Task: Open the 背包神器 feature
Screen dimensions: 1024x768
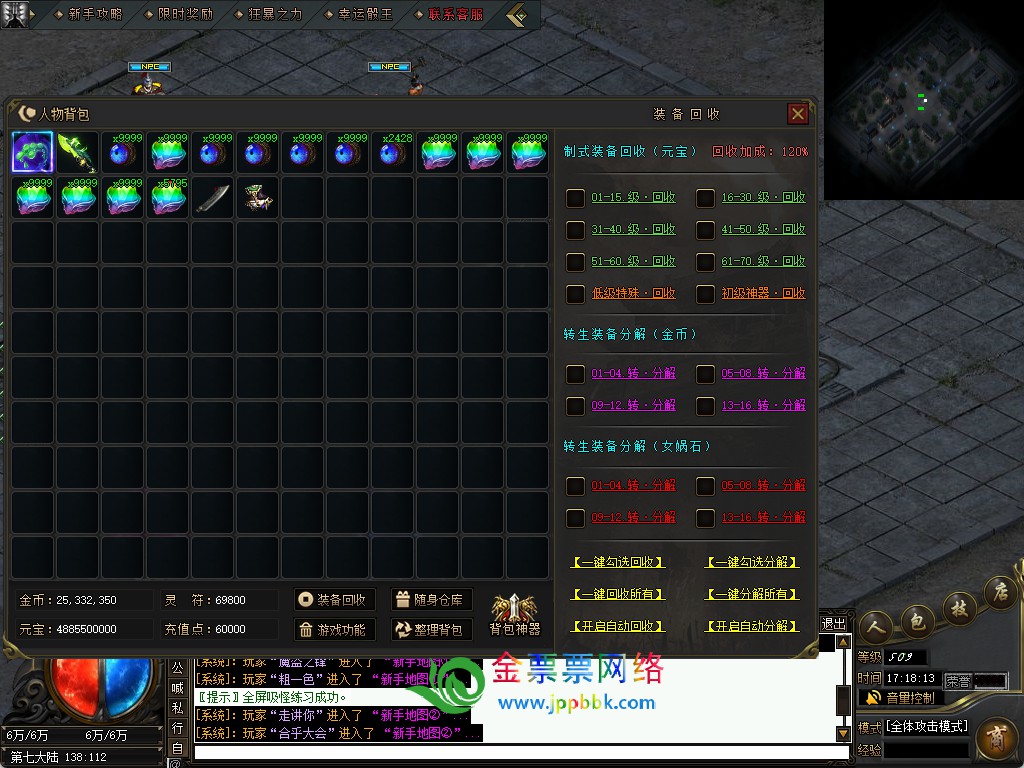Action: (514, 614)
